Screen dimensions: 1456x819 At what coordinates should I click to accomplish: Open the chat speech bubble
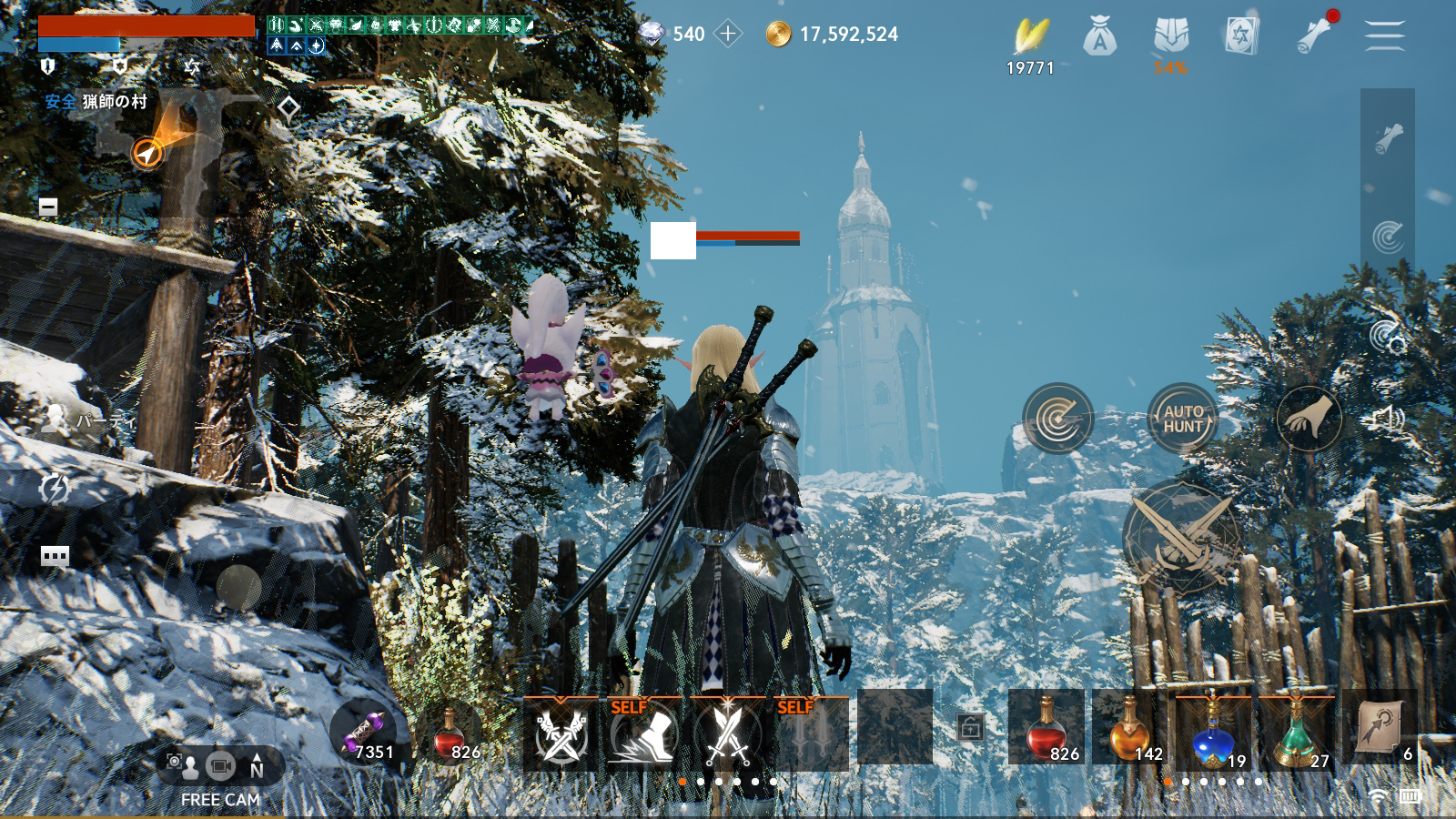pyautogui.click(x=55, y=556)
